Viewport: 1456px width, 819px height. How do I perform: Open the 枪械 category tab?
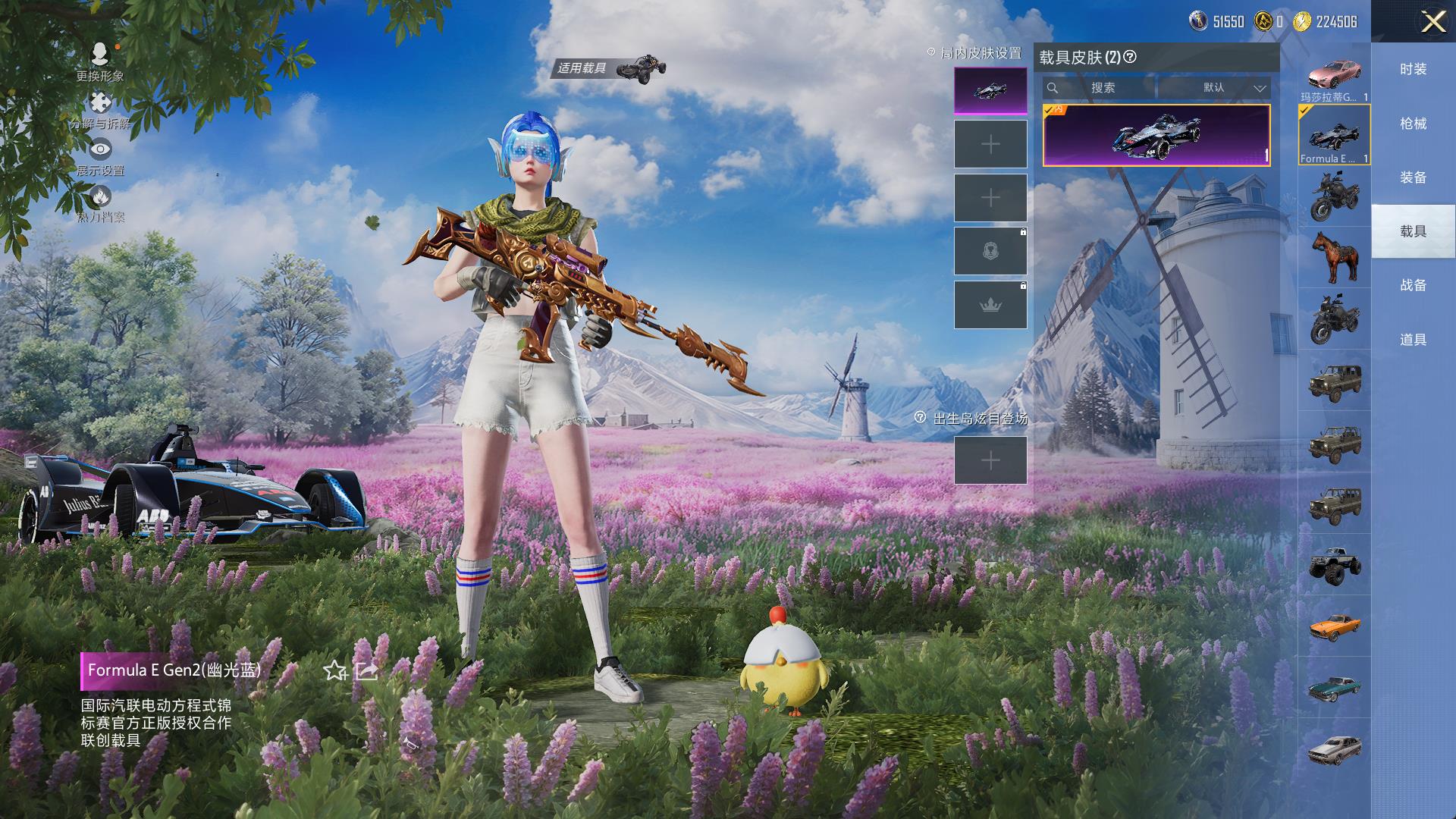click(x=1413, y=124)
